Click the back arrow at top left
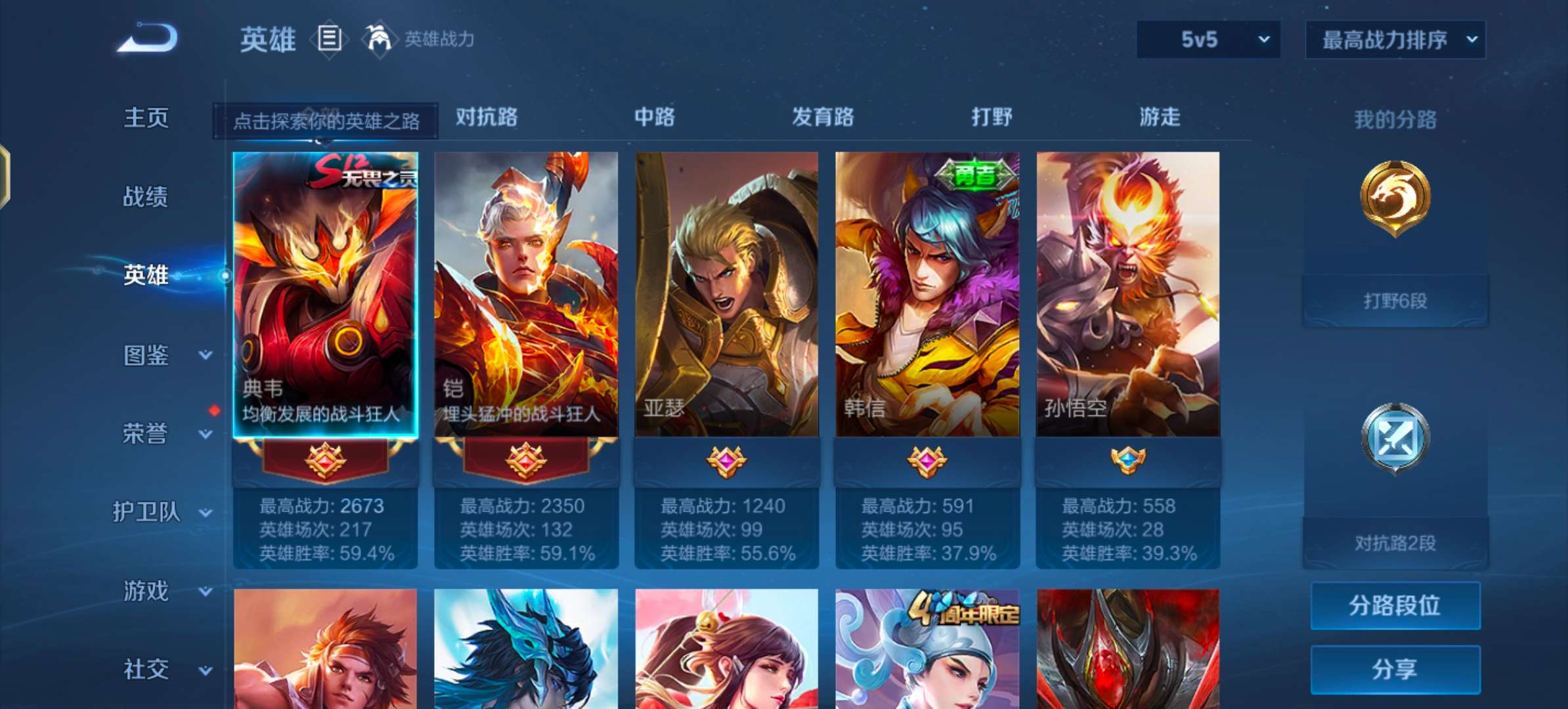 coord(146,37)
